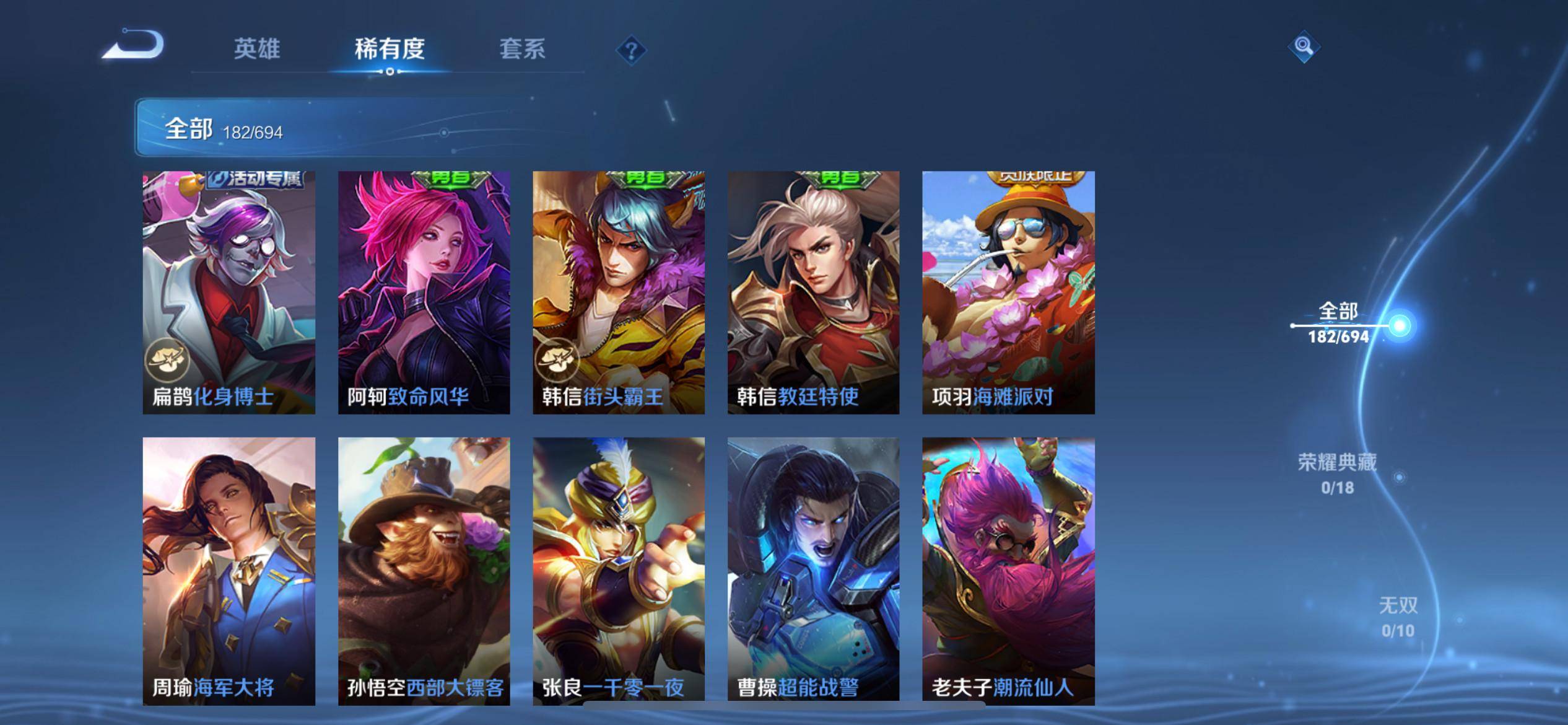This screenshot has width=1568, height=725.
Task: Select the 老夫子 潮流仙人 skin card
Action: tap(1008, 571)
